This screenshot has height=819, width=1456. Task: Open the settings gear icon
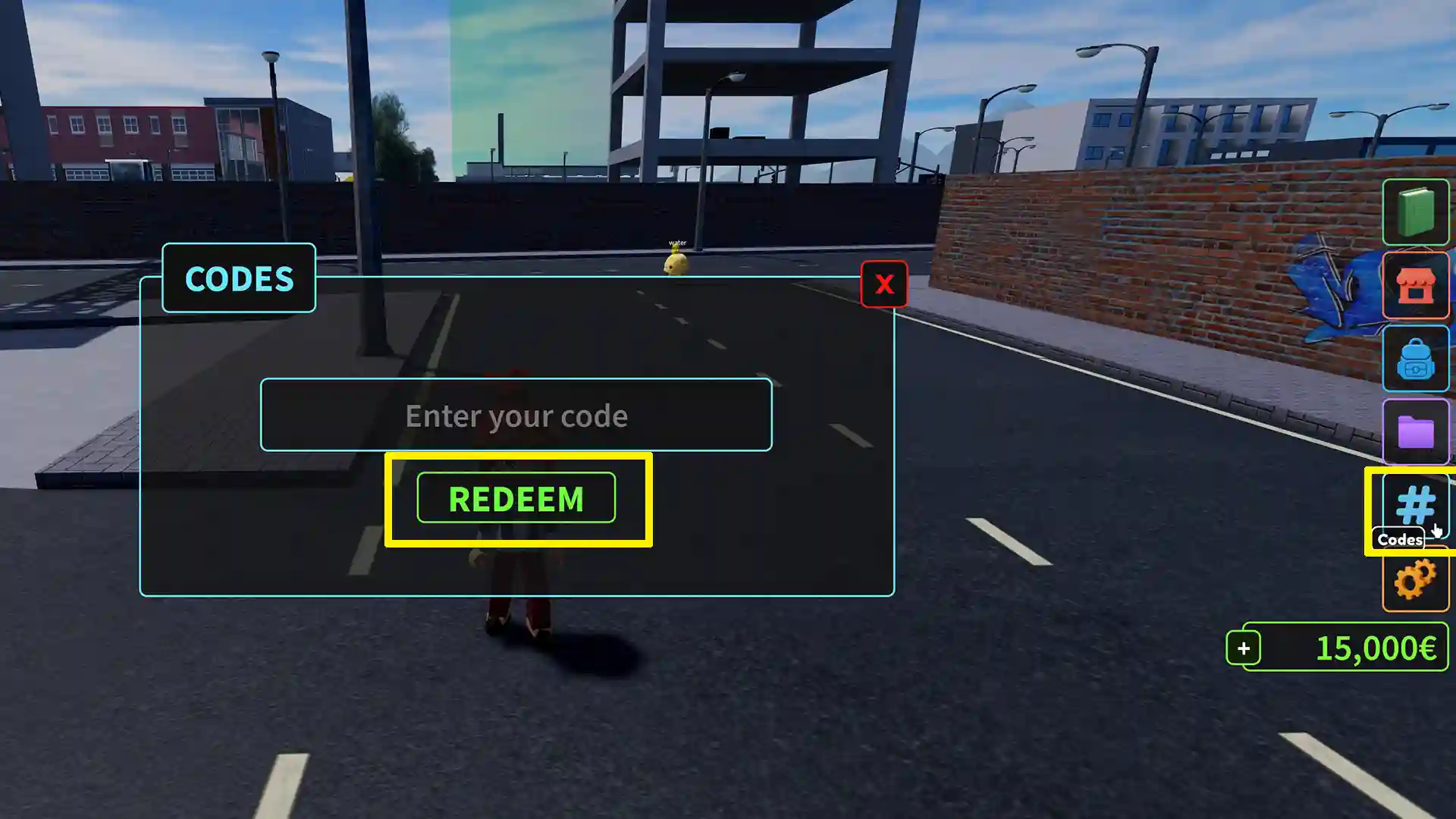pyautogui.click(x=1415, y=580)
